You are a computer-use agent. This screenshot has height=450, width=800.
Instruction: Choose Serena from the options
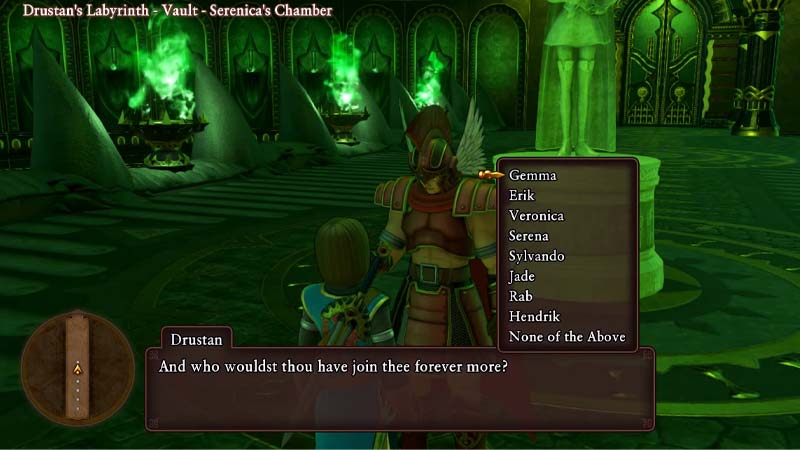[528, 236]
